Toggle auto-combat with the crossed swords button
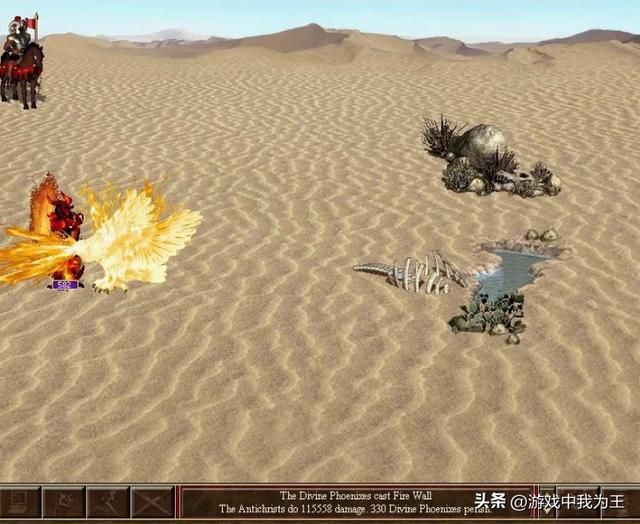This screenshot has height=524, width=640. click(x=152, y=503)
